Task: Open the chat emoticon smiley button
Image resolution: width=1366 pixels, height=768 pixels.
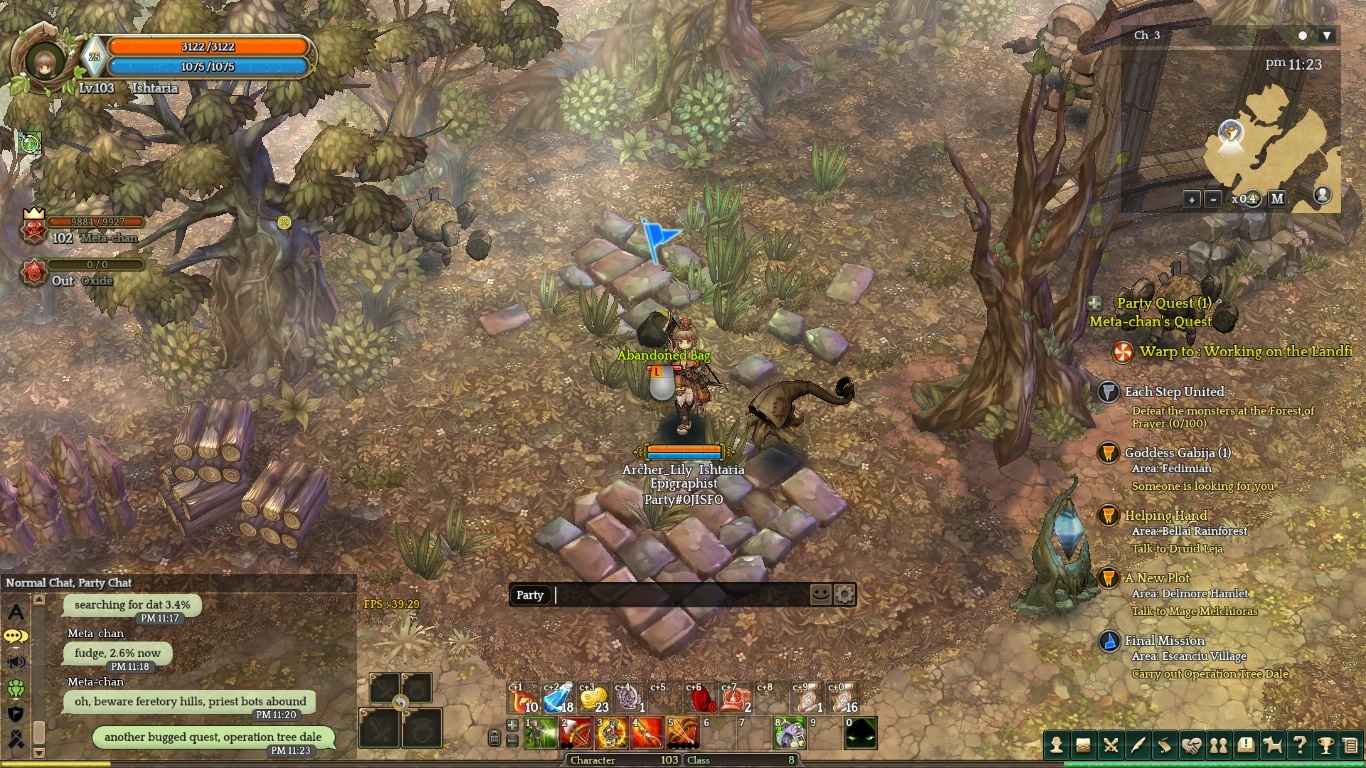Action: click(820, 594)
